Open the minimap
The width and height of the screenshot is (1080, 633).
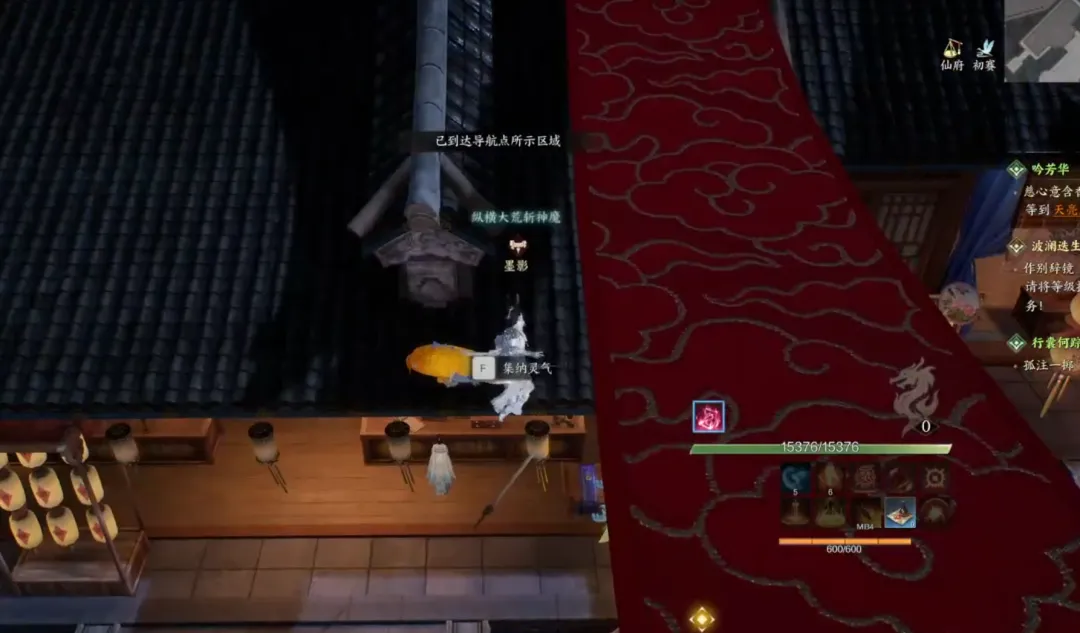click(x=1043, y=39)
